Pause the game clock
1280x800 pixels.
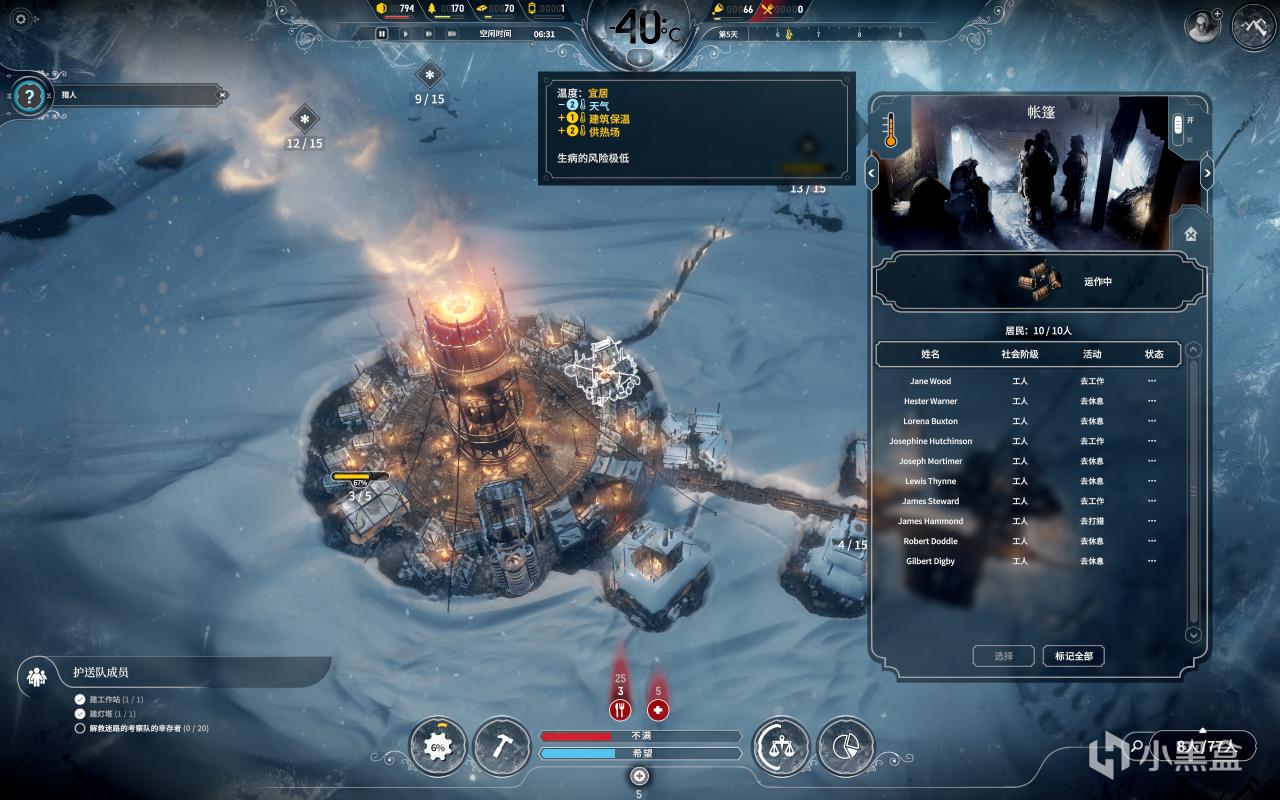(382, 33)
